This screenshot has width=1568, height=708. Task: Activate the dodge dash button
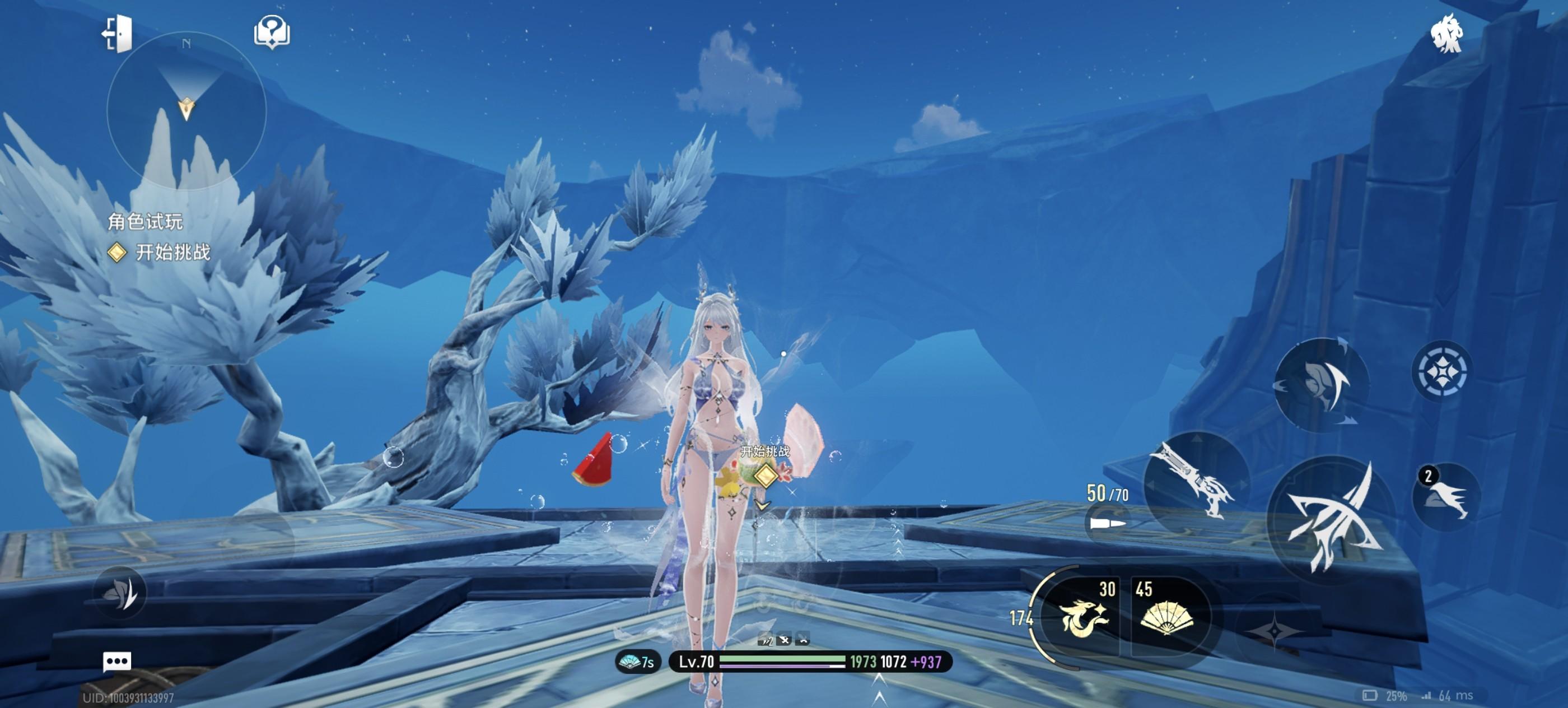point(1321,384)
